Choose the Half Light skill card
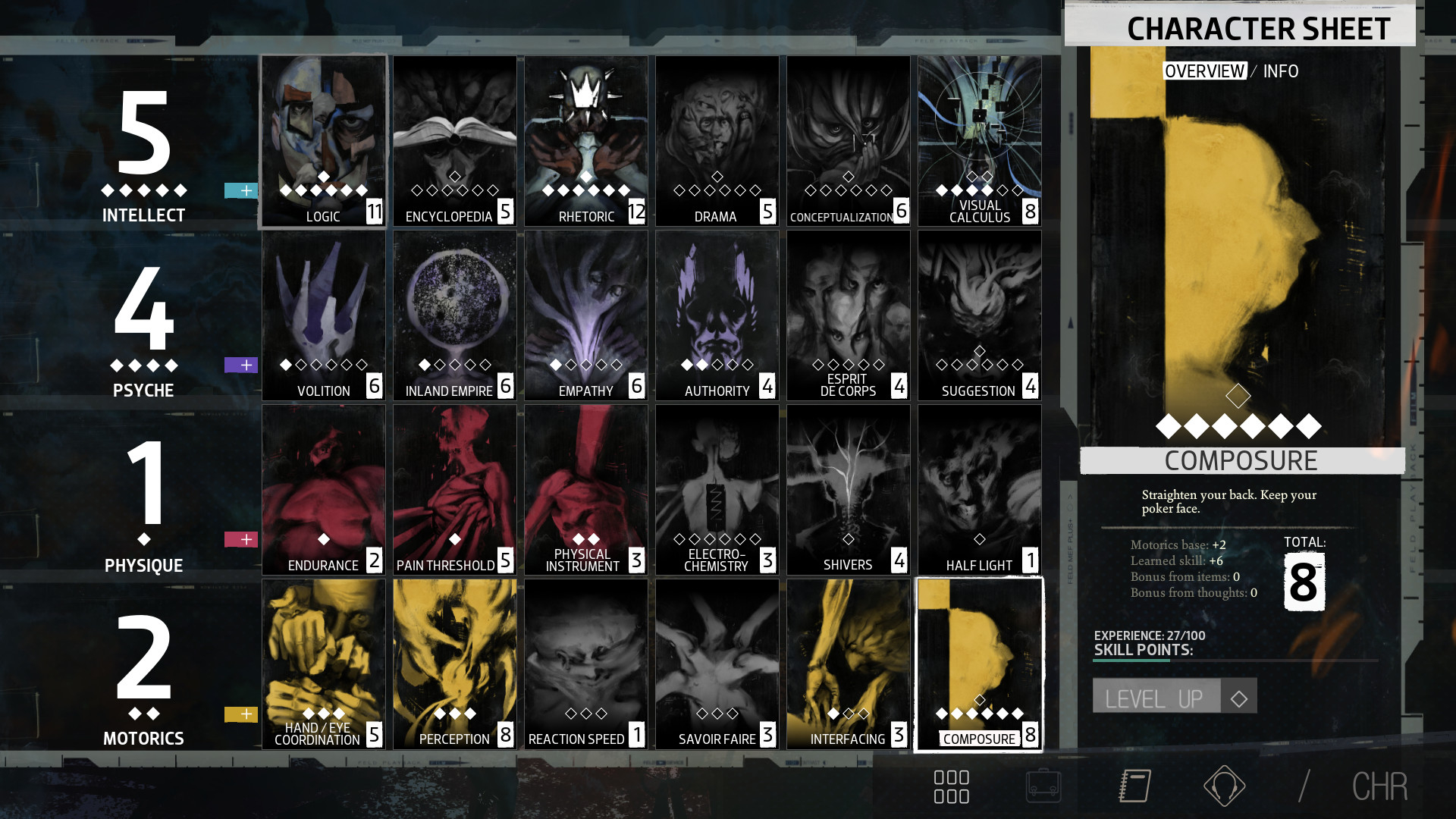 point(980,490)
